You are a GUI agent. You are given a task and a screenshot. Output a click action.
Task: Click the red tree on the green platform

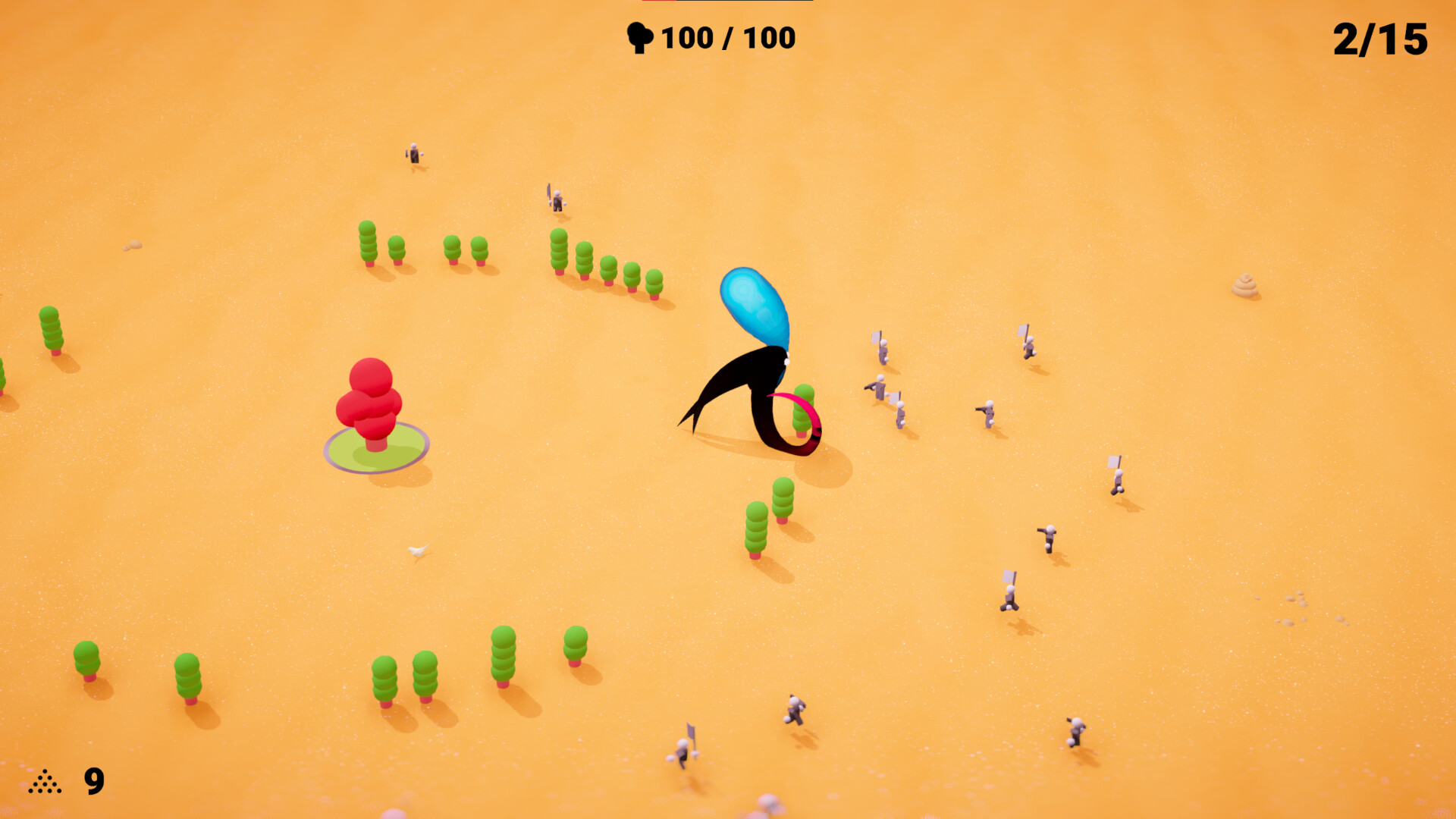tap(369, 398)
